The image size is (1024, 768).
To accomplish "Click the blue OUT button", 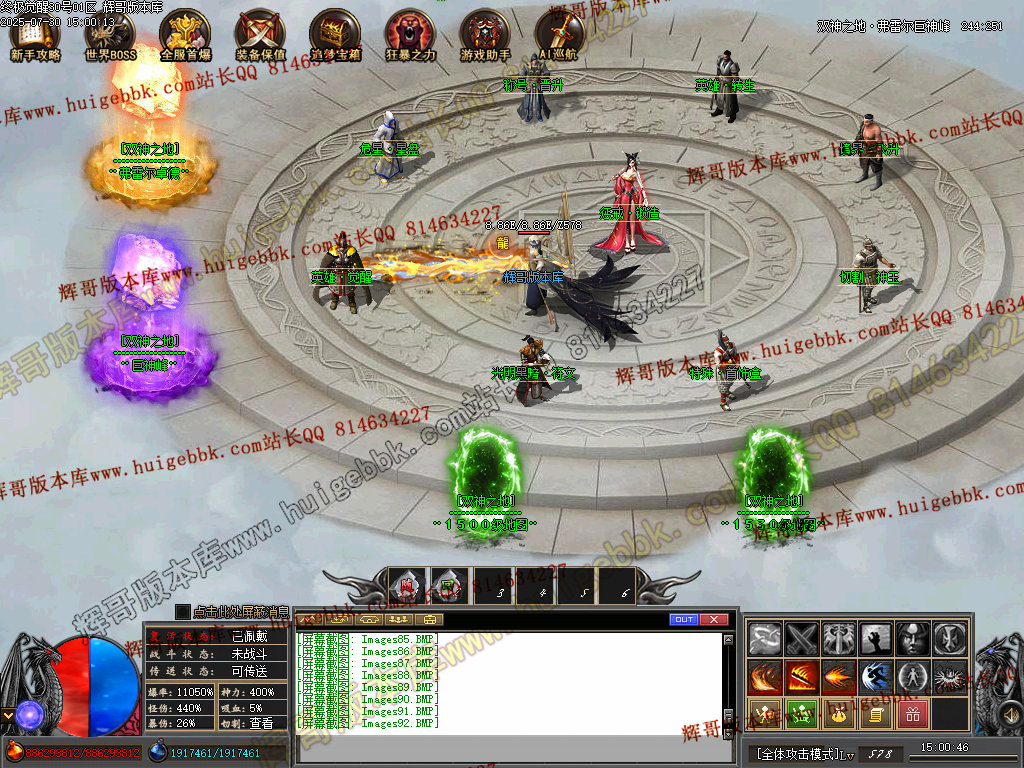I will tap(684, 619).
